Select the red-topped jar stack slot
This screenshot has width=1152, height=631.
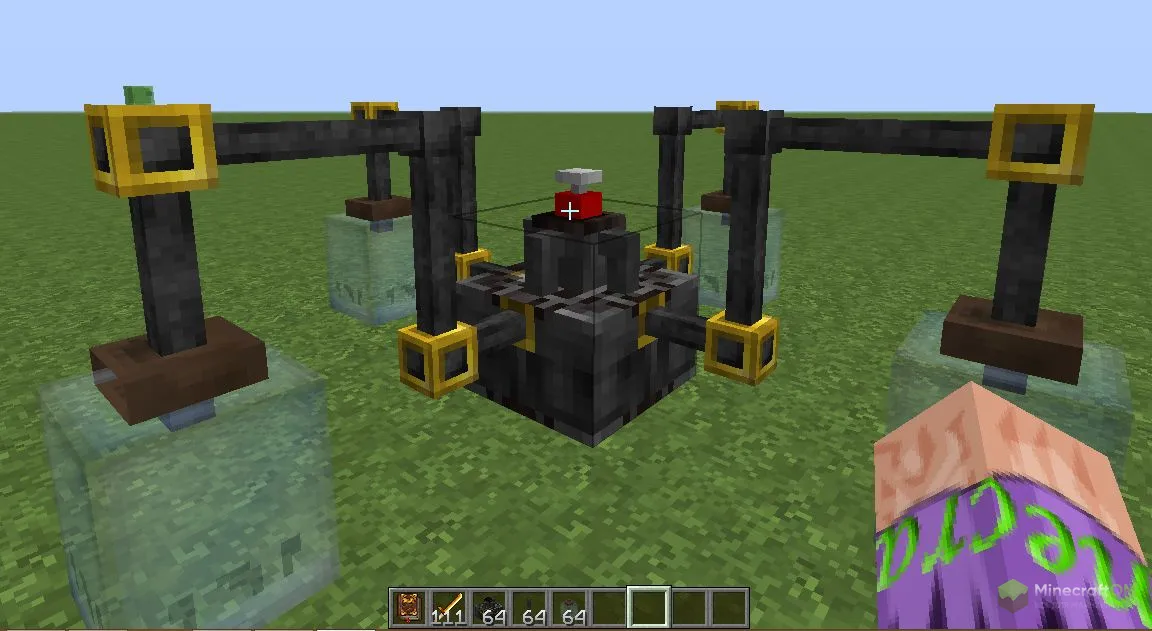(x=568, y=608)
